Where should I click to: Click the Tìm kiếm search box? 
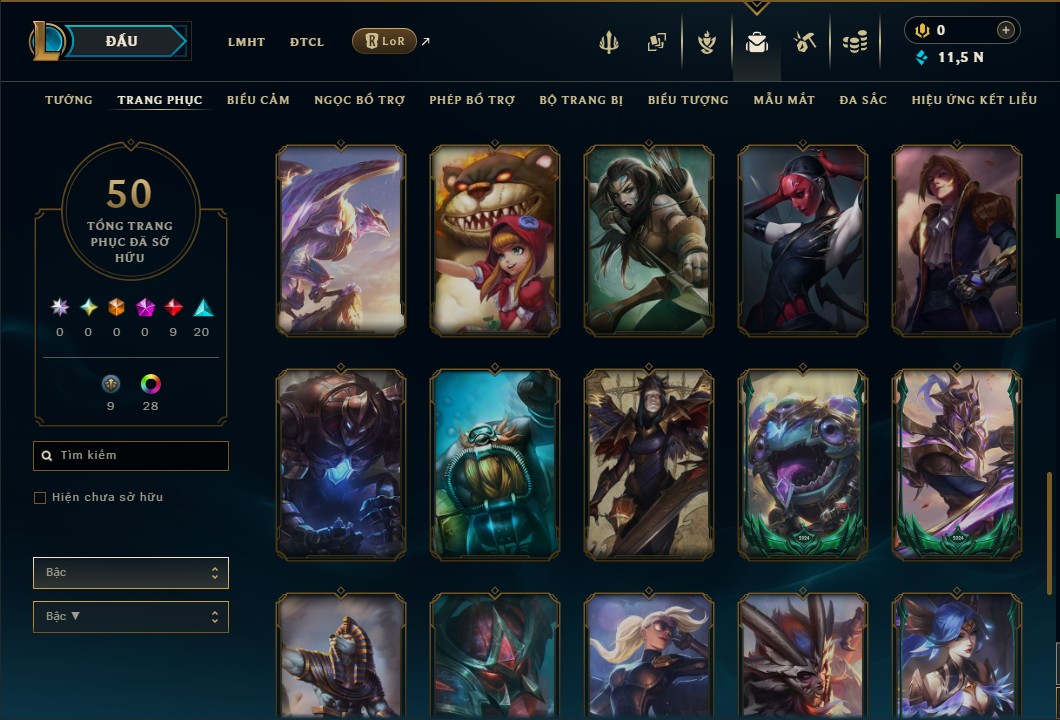click(131, 456)
